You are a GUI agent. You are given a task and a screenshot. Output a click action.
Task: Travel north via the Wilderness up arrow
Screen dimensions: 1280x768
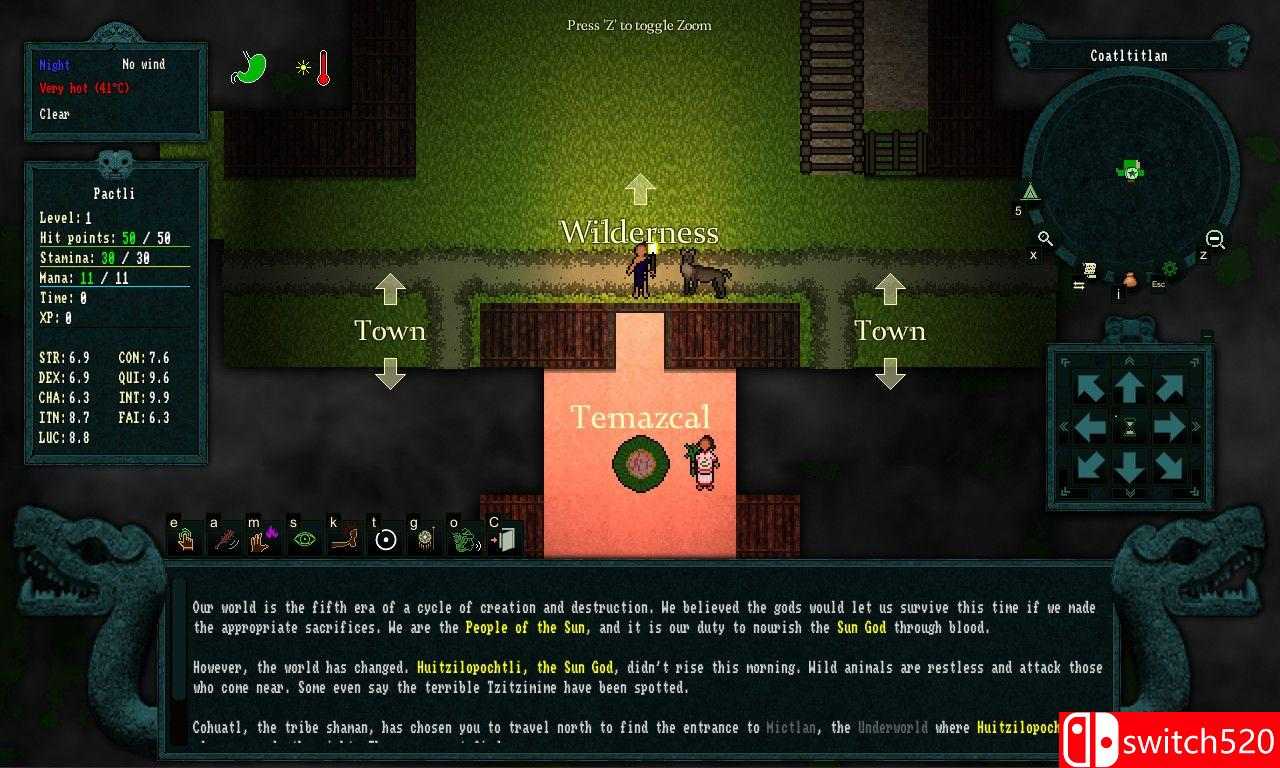641,189
